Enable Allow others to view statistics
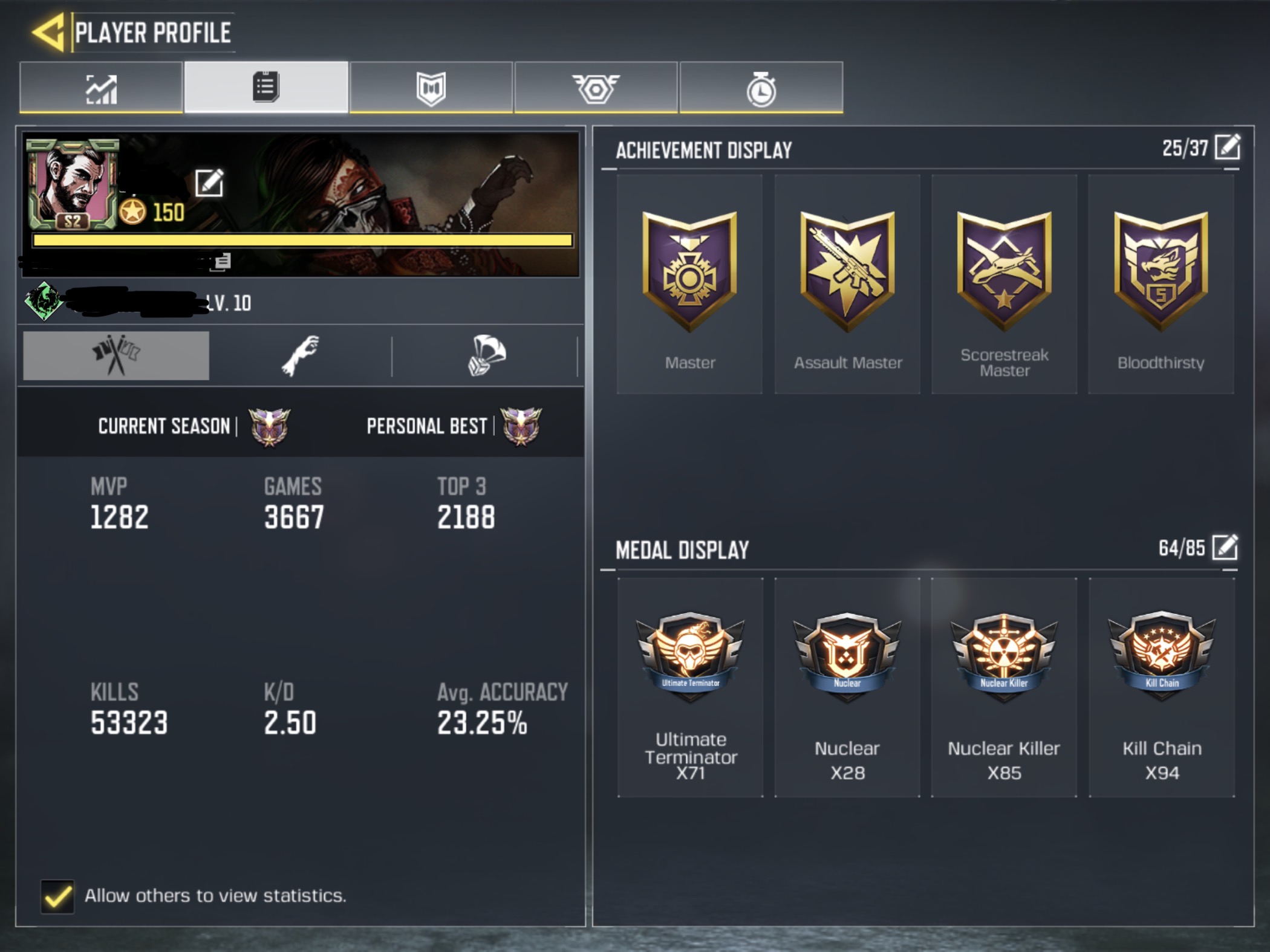 (57, 896)
